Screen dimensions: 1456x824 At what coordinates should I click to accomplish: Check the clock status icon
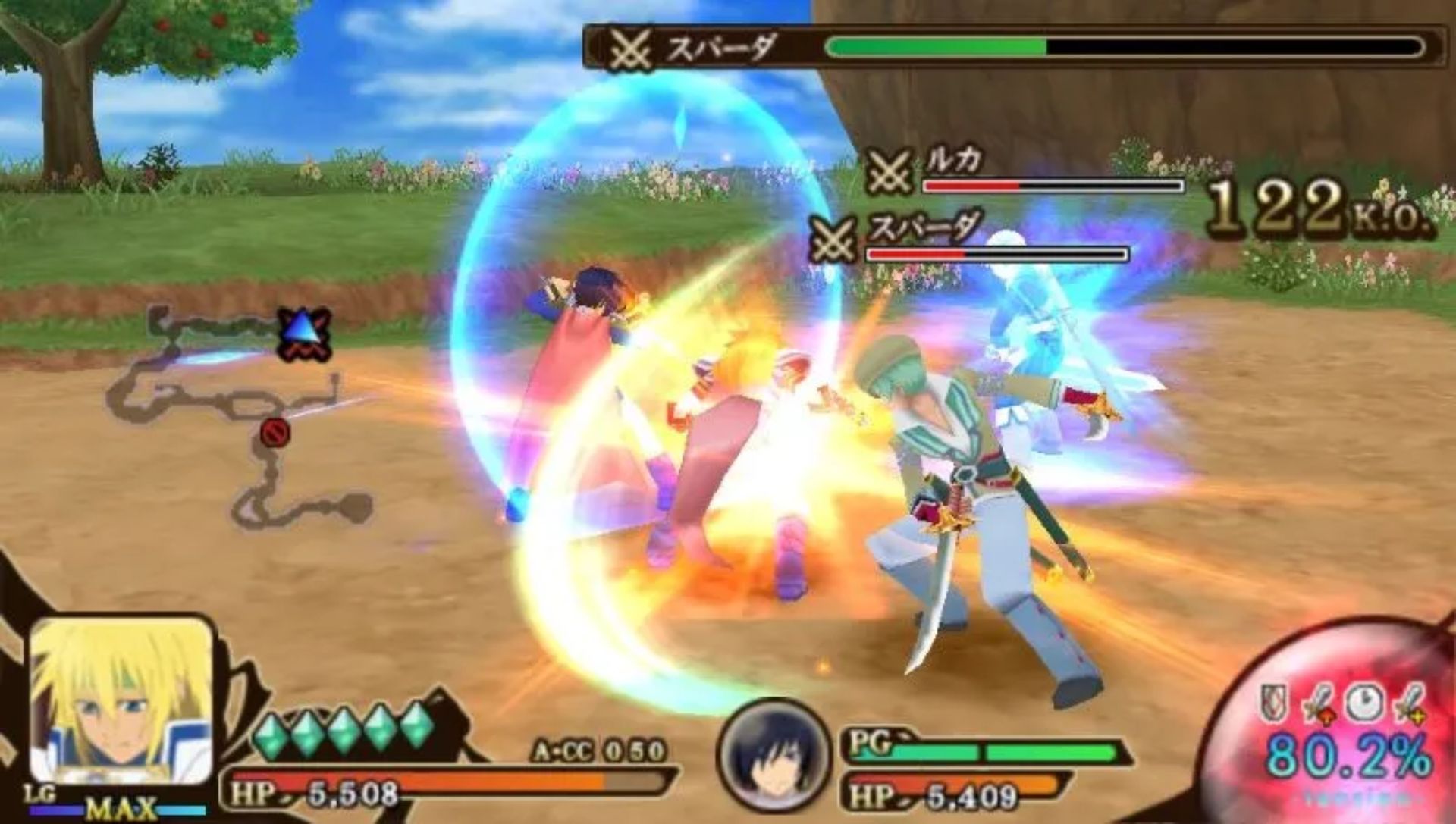[1363, 702]
